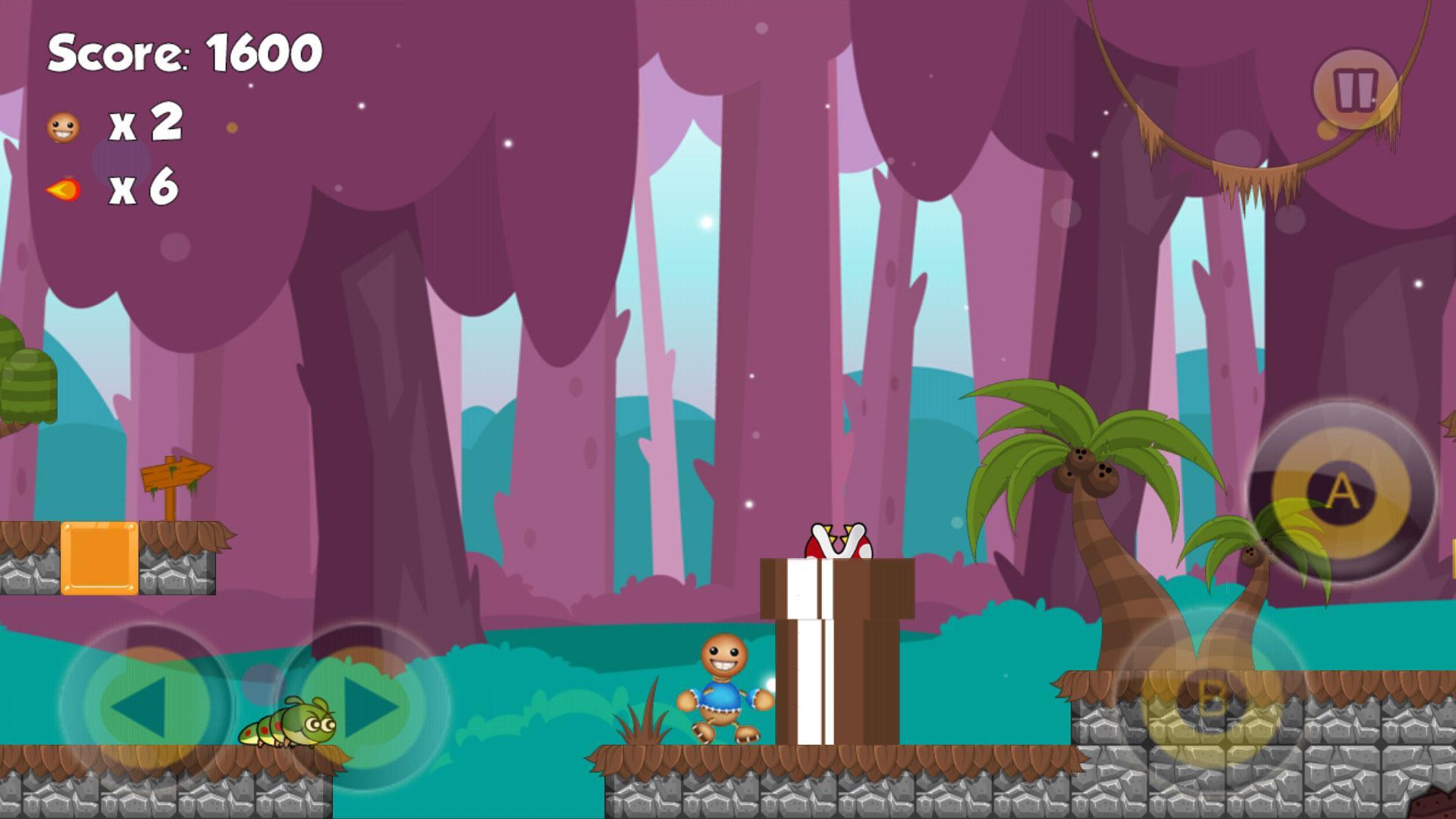The height and width of the screenshot is (819, 1456).
Task: Select the smiling head lives icon
Action: point(62,126)
